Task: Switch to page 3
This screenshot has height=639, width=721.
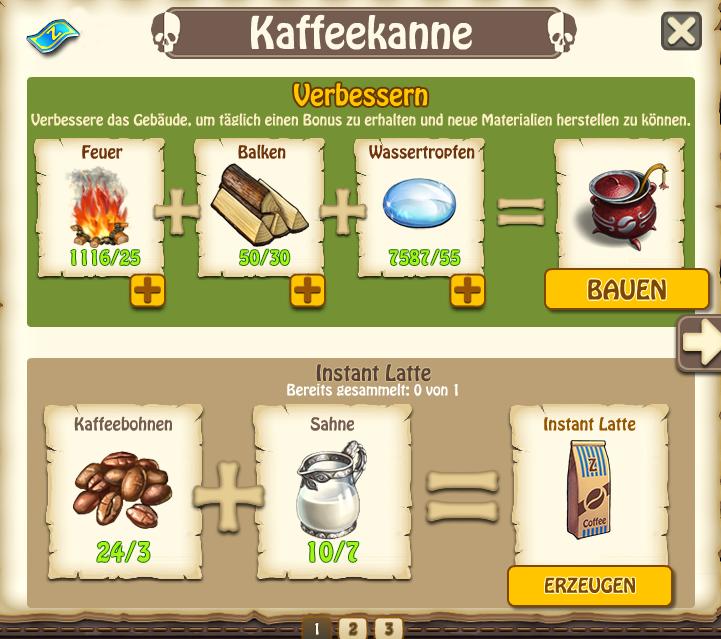Action: (387, 628)
